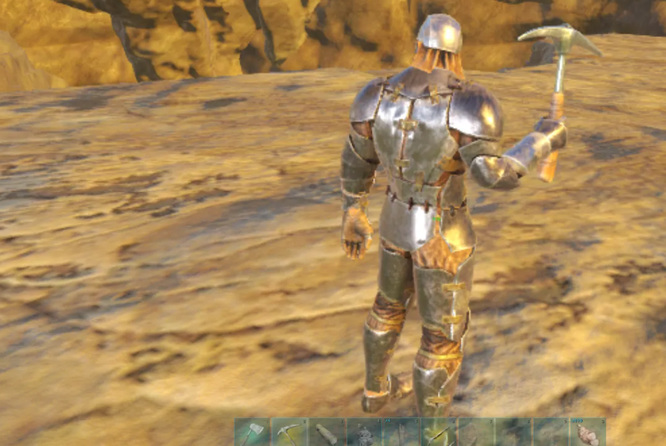Choose the dark gray item hotbar slot

tap(364, 434)
